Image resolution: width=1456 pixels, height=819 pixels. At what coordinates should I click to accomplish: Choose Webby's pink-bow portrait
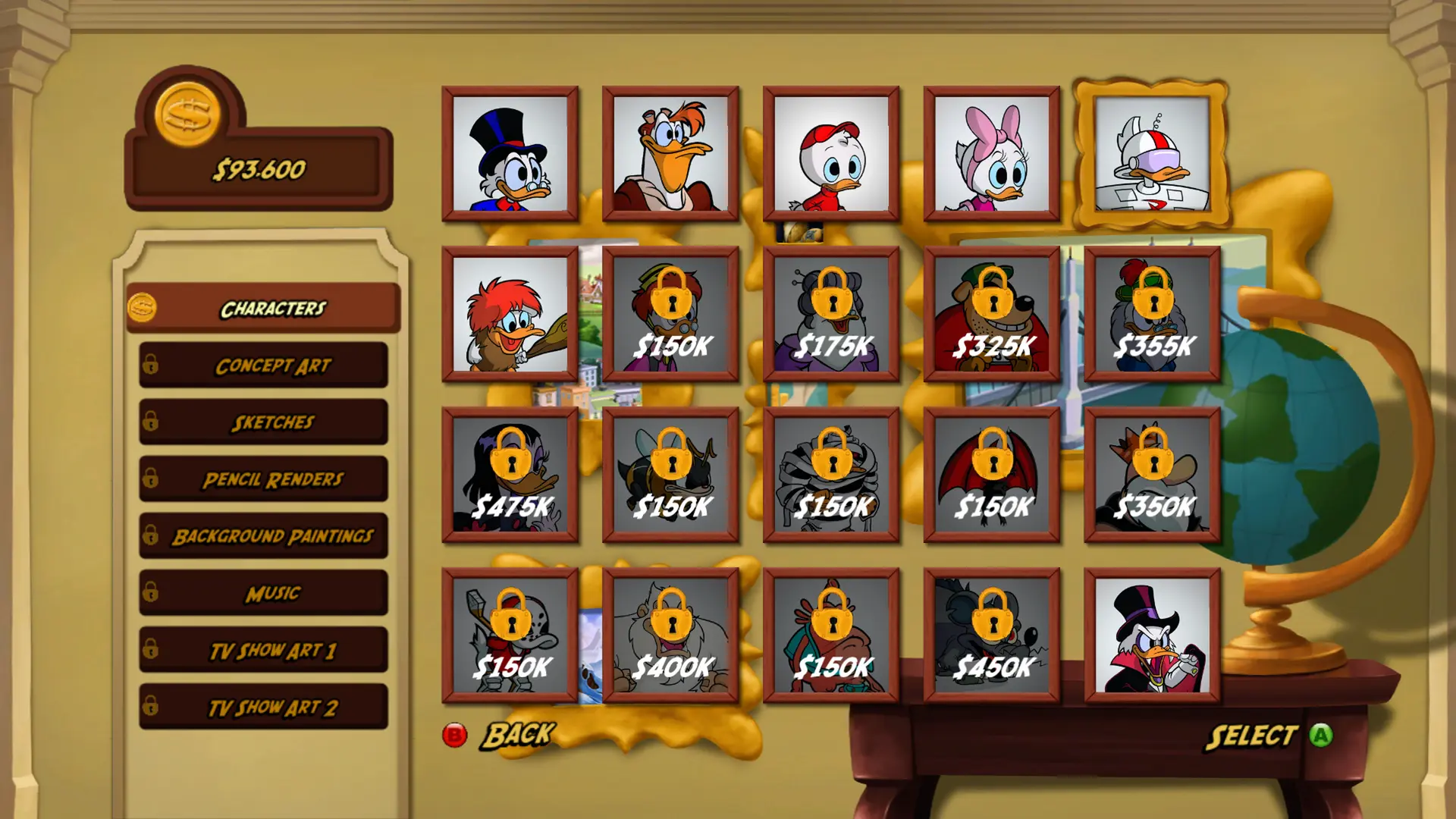coord(992,154)
